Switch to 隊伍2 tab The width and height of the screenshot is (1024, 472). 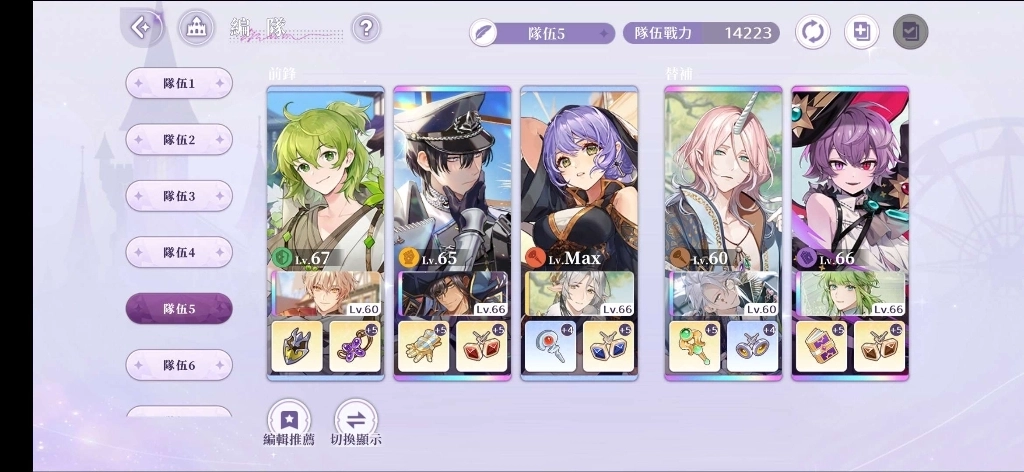click(x=179, y=140)
